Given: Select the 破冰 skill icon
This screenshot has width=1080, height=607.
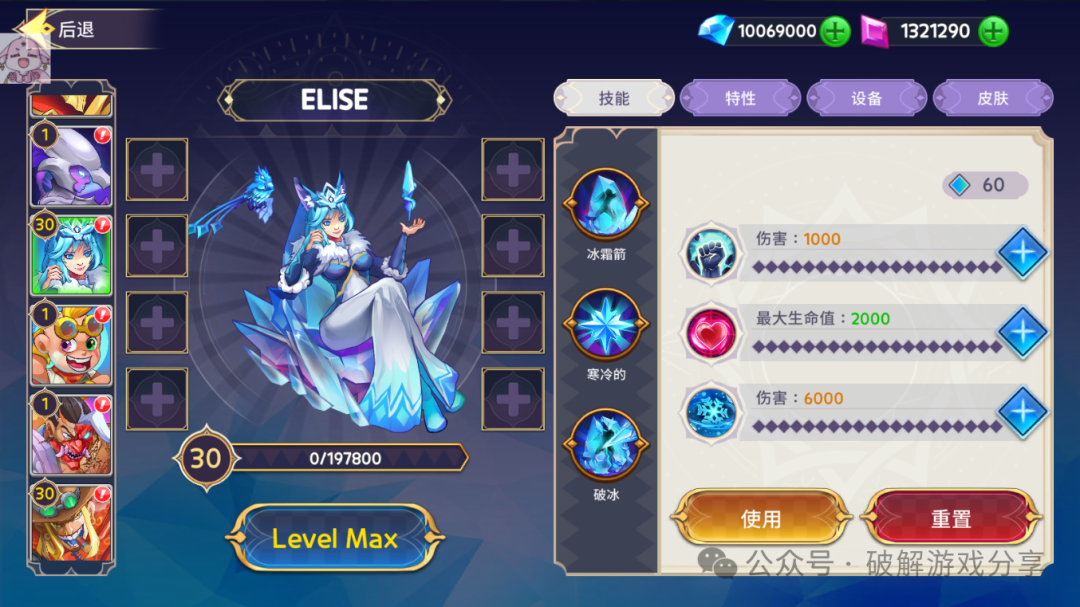Looking at the screenshot, I should 605,445.
